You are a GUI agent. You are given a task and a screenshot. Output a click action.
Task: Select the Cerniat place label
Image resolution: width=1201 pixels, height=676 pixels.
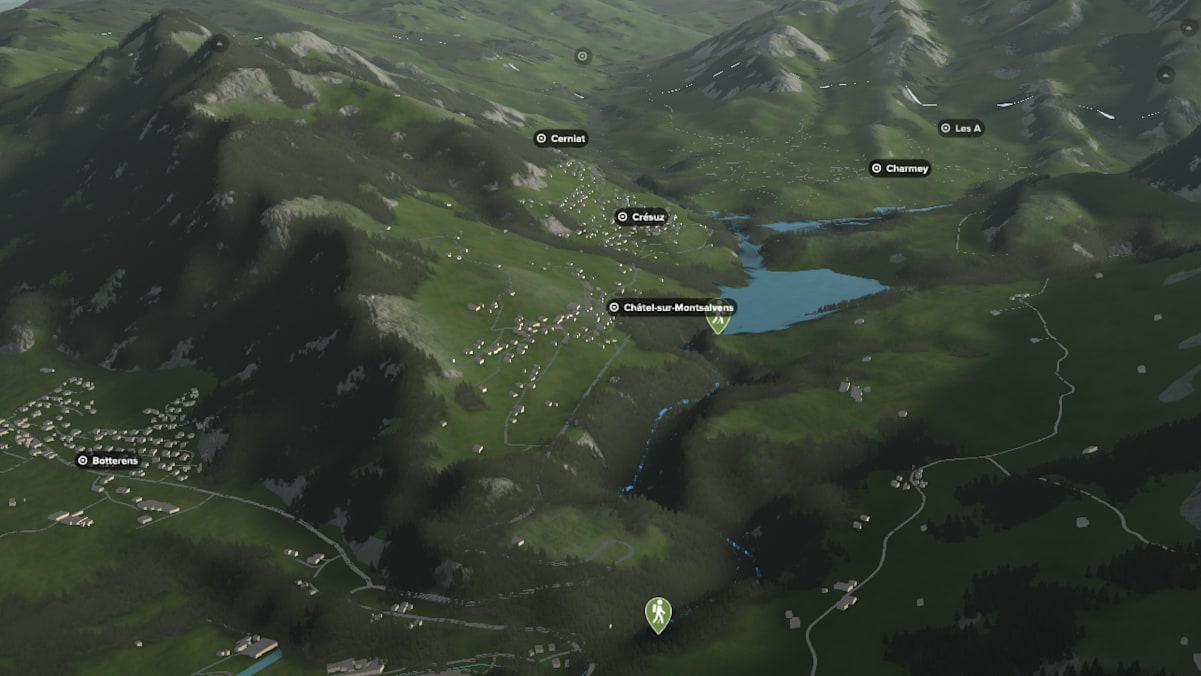pyautogui.click(x=561, y=139)
